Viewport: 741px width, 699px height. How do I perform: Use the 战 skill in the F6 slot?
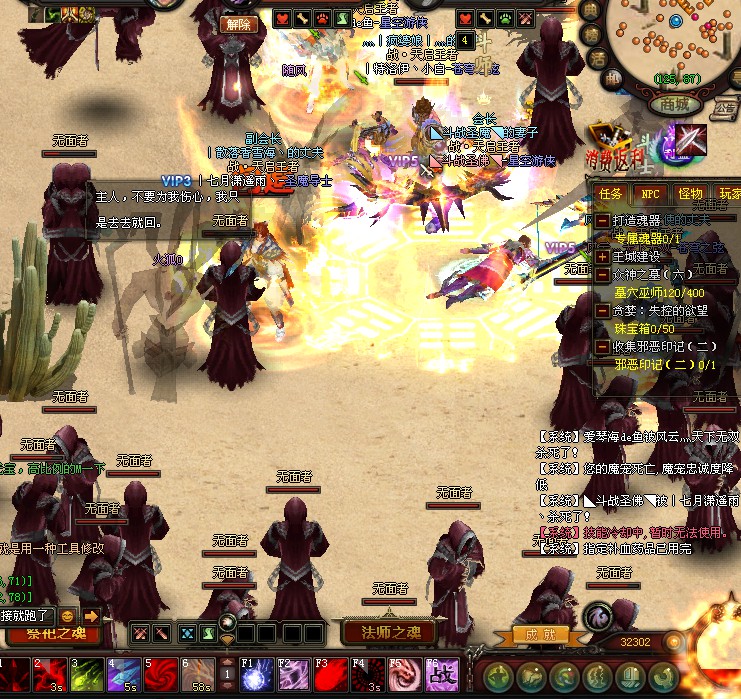tap(440, 675)
